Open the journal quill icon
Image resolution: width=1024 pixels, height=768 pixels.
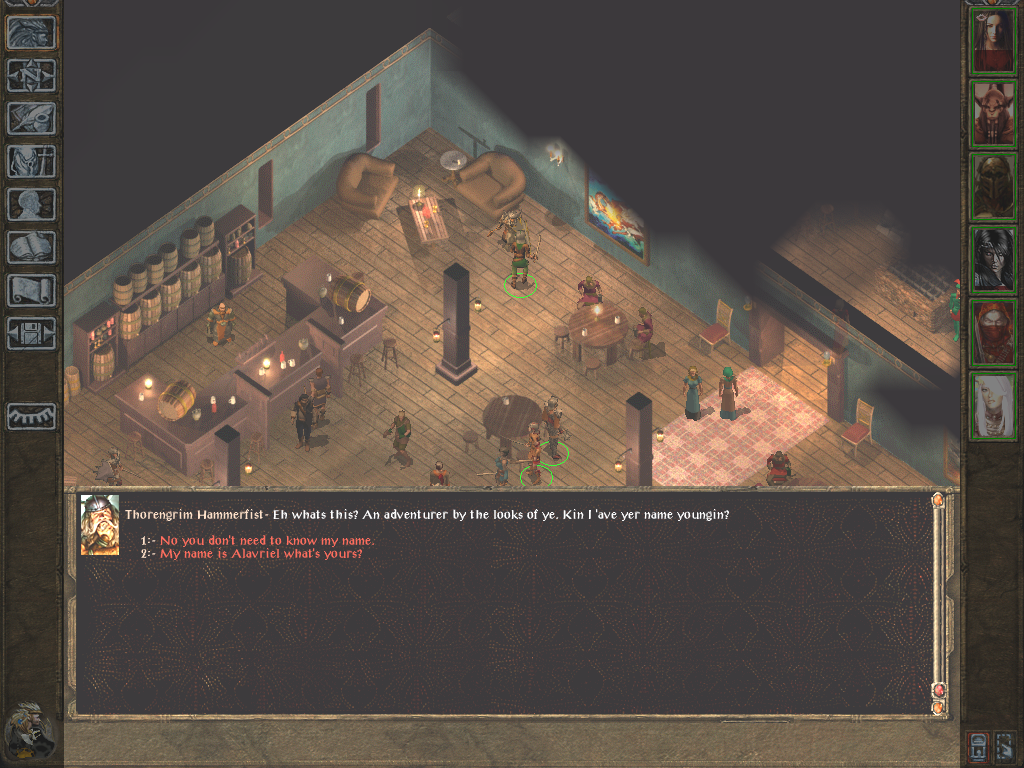pyautogui.click(x=31, y=118)
